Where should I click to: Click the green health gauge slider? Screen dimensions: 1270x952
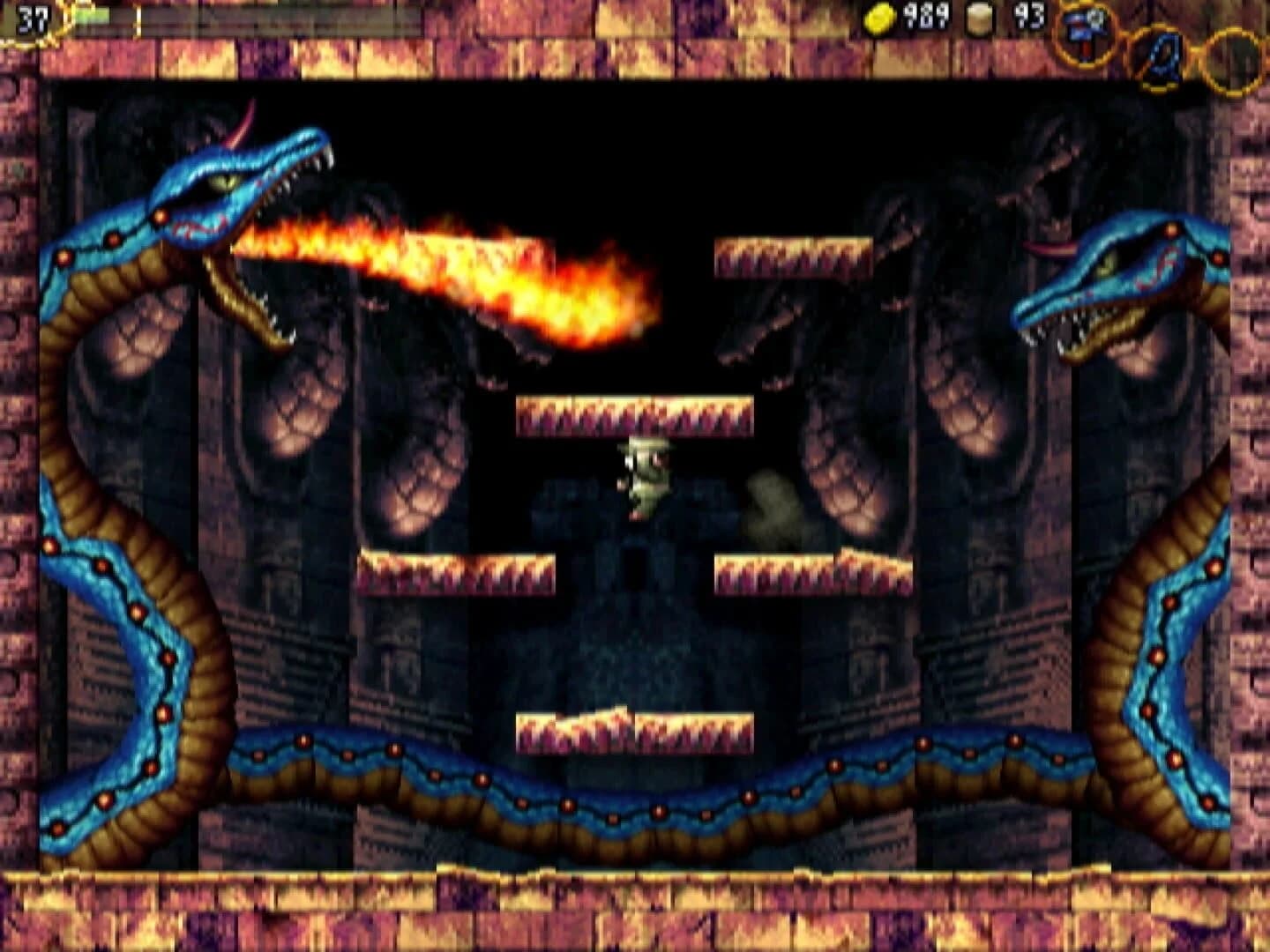point(93,15)
